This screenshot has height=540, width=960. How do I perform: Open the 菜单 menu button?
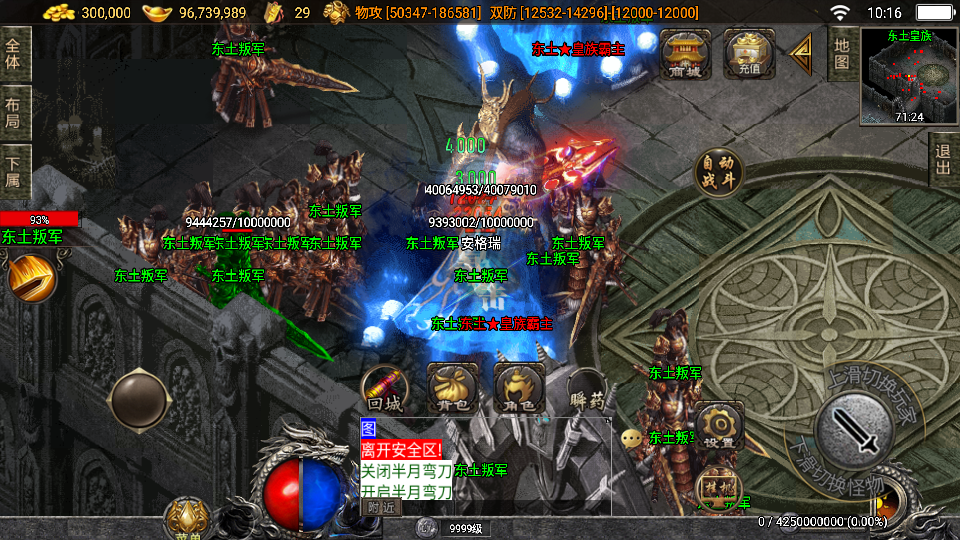pyautogui.click(x=185, y=520)
